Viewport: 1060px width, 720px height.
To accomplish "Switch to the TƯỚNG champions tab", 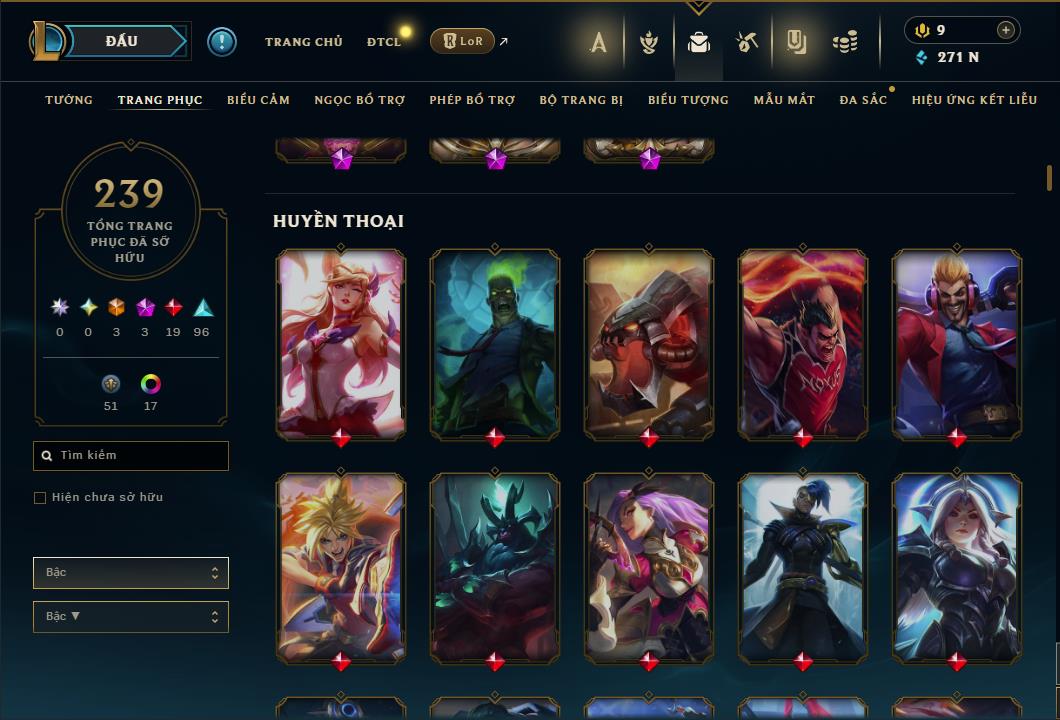I will 69,100.
